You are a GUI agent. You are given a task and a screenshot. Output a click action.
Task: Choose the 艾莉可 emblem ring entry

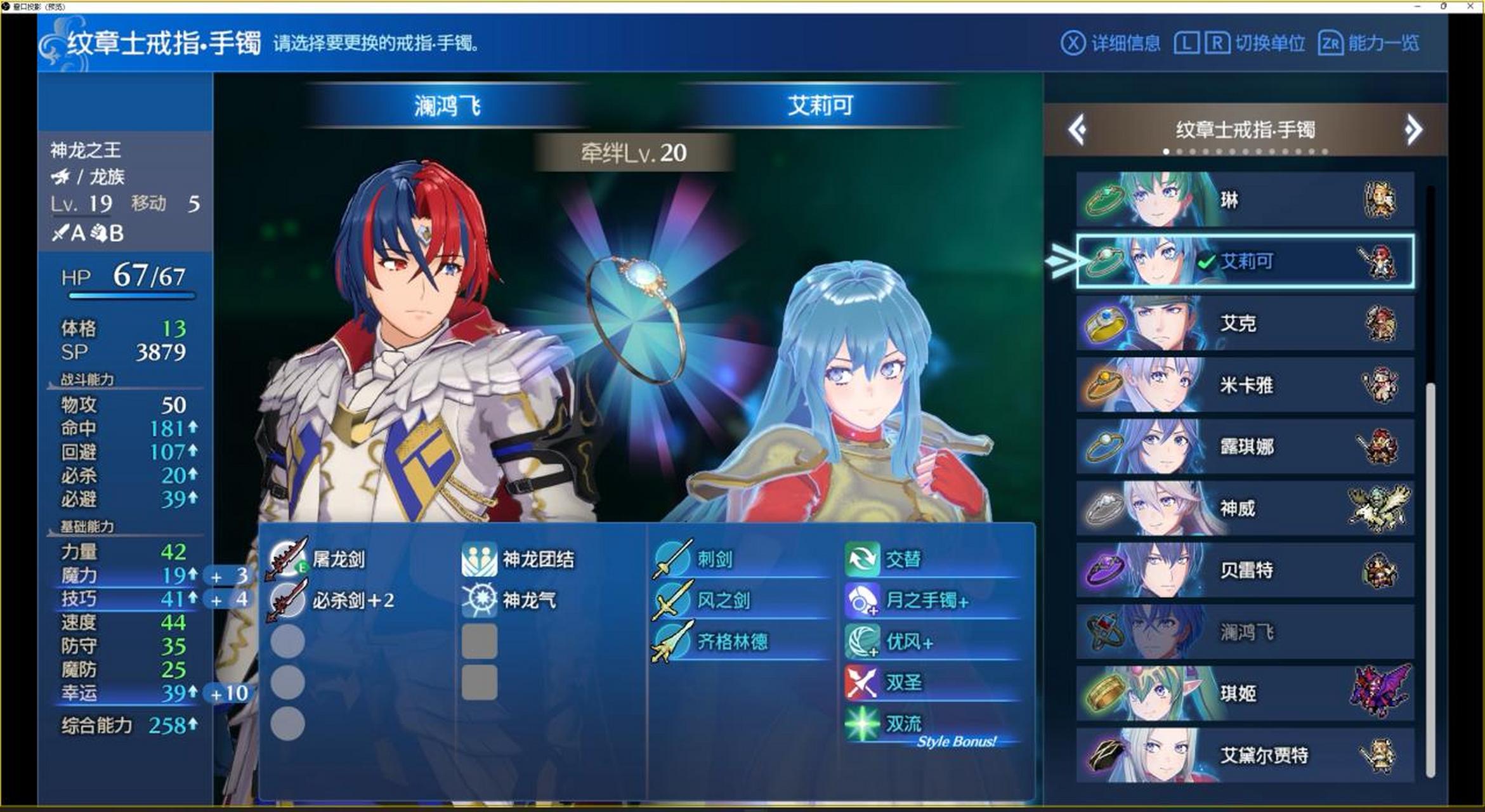tap(1245, 261)
